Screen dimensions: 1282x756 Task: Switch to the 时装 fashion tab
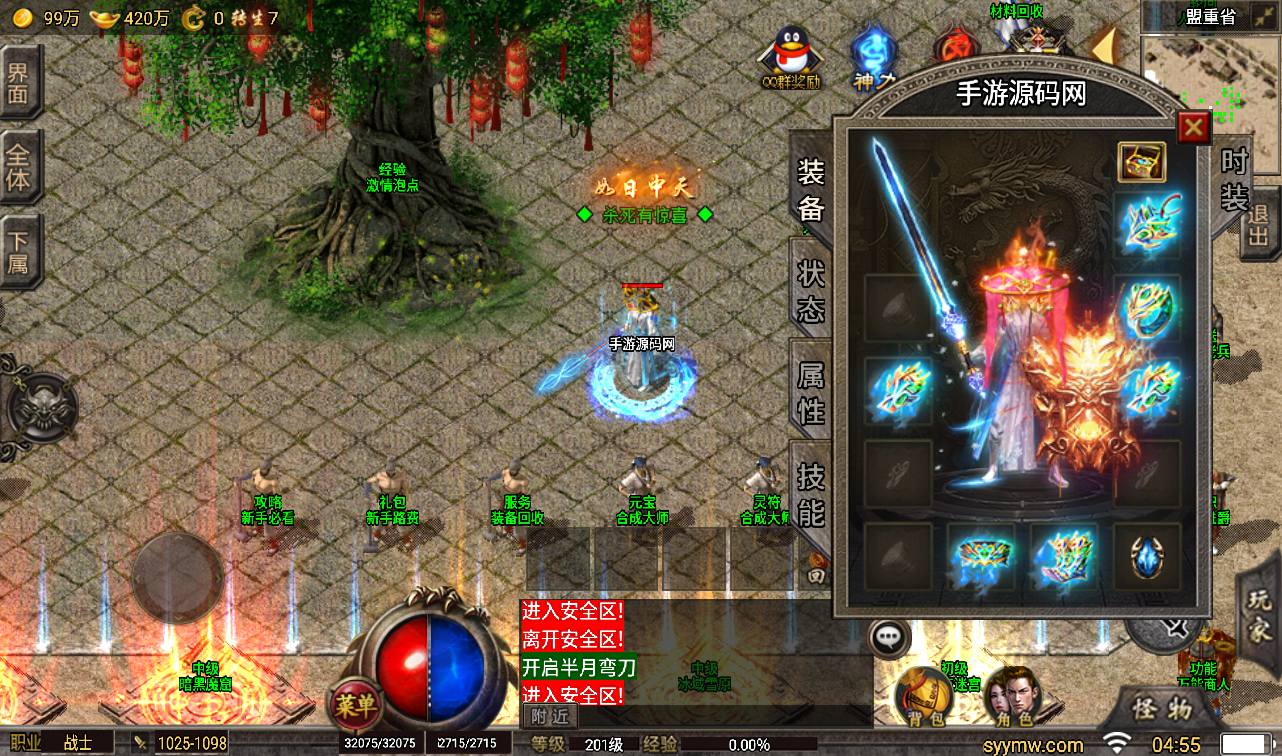pyautogui.click(x=1234, y=178)
